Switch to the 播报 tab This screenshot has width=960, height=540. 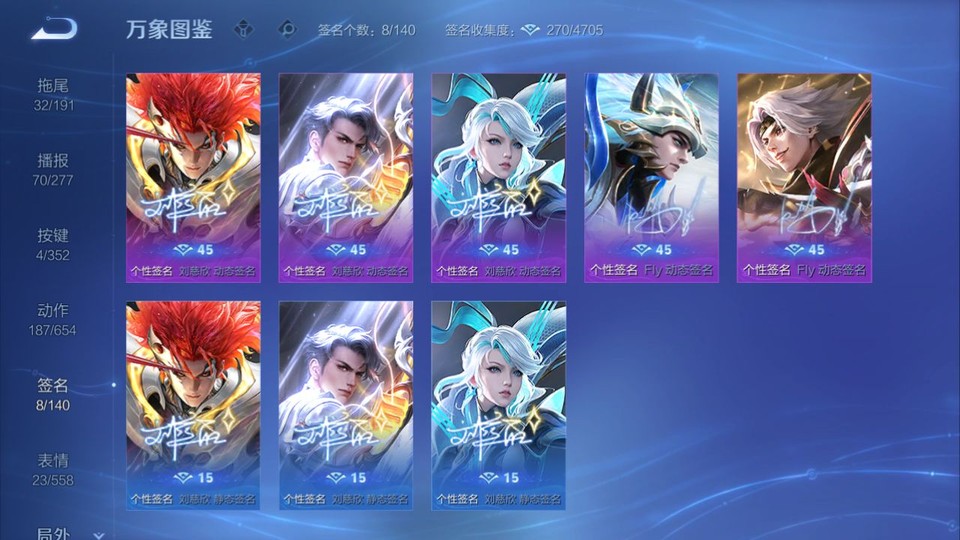pyautogui.click(x=53, y=169)
